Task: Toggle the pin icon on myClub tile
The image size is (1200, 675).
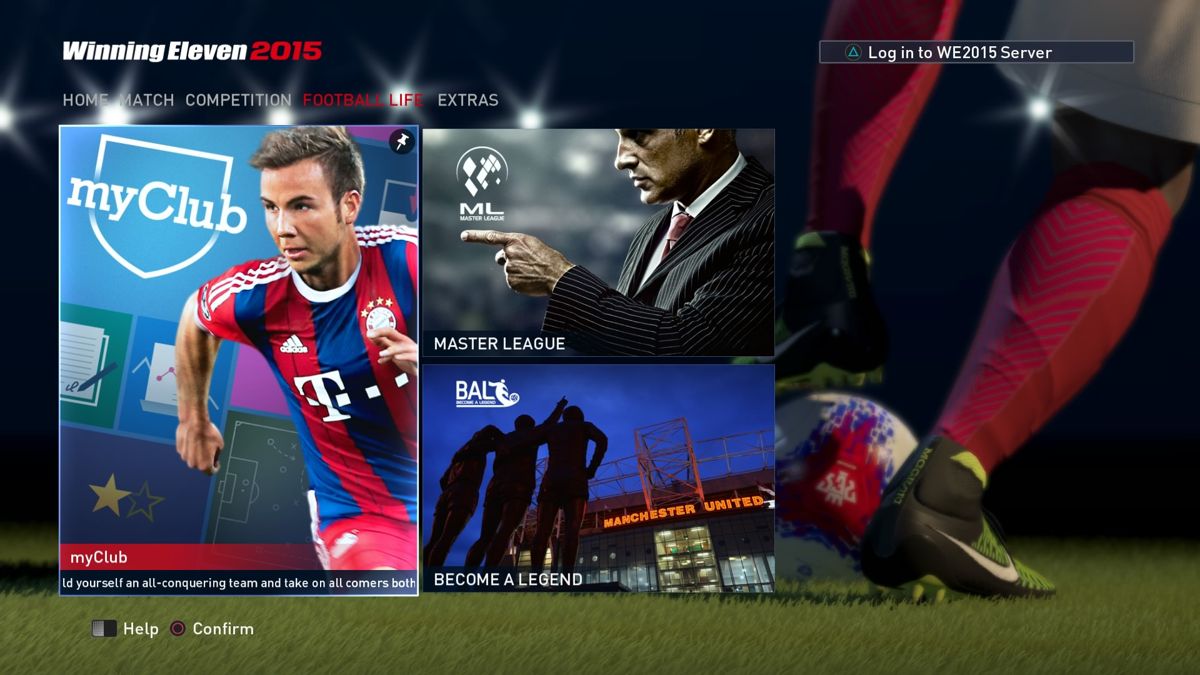Action: pos(401,142)
